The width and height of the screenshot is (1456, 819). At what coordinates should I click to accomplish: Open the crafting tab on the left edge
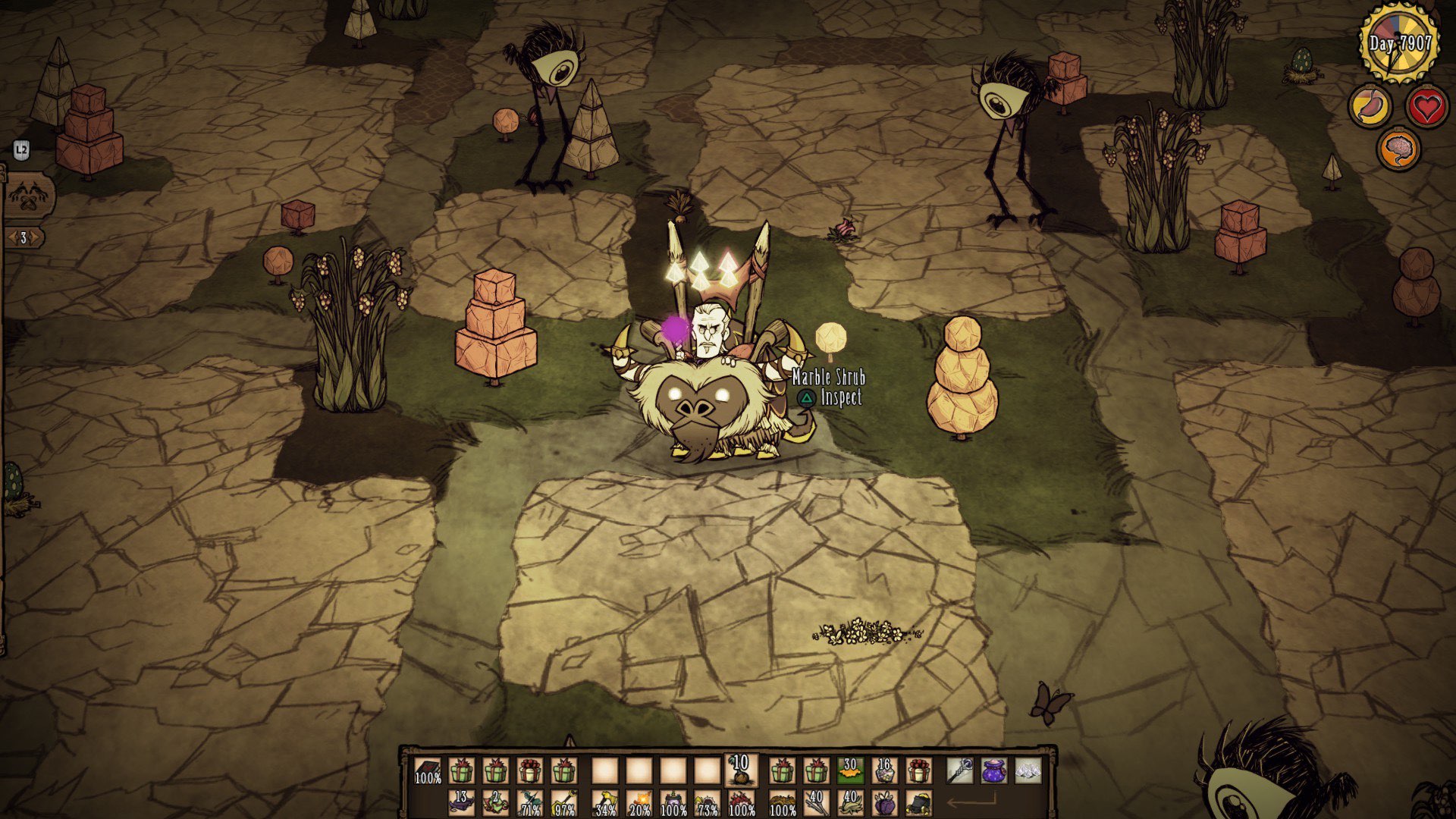click(29, 195)
